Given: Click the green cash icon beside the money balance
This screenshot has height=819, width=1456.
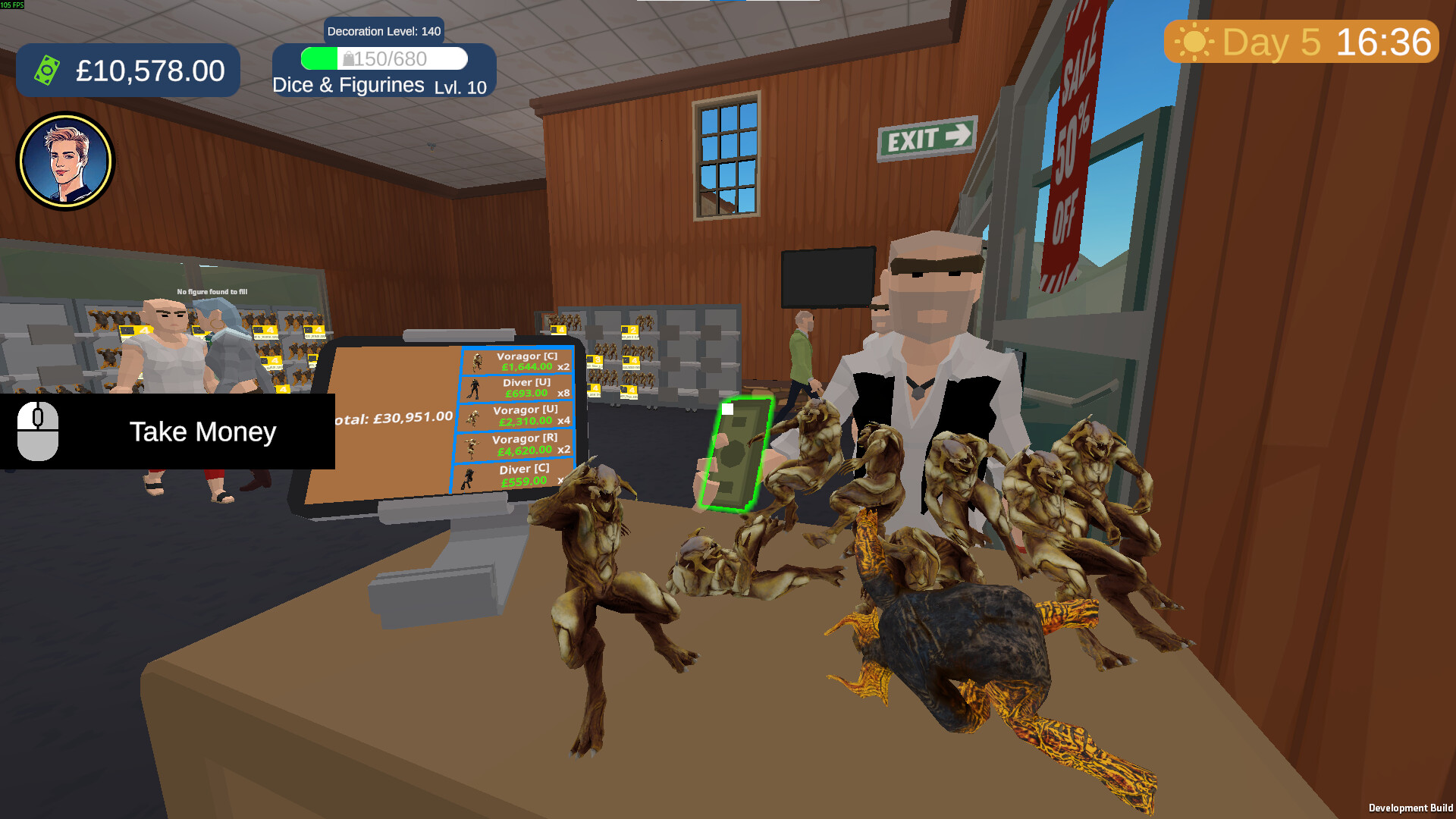Looking at the screenshot, I should tap(47, 70).
